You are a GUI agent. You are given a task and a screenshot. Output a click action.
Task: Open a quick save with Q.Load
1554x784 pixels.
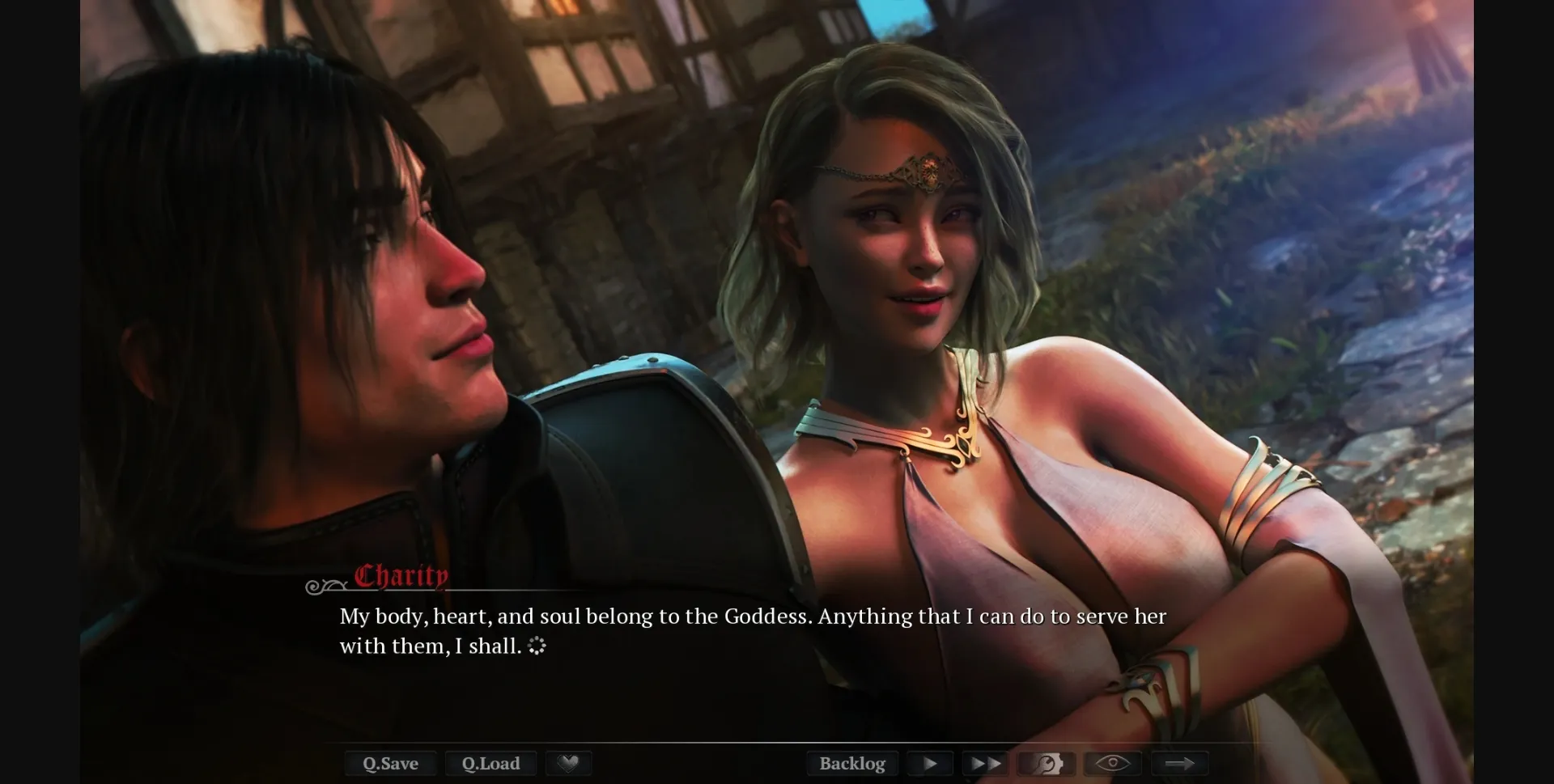pos(490,763)
